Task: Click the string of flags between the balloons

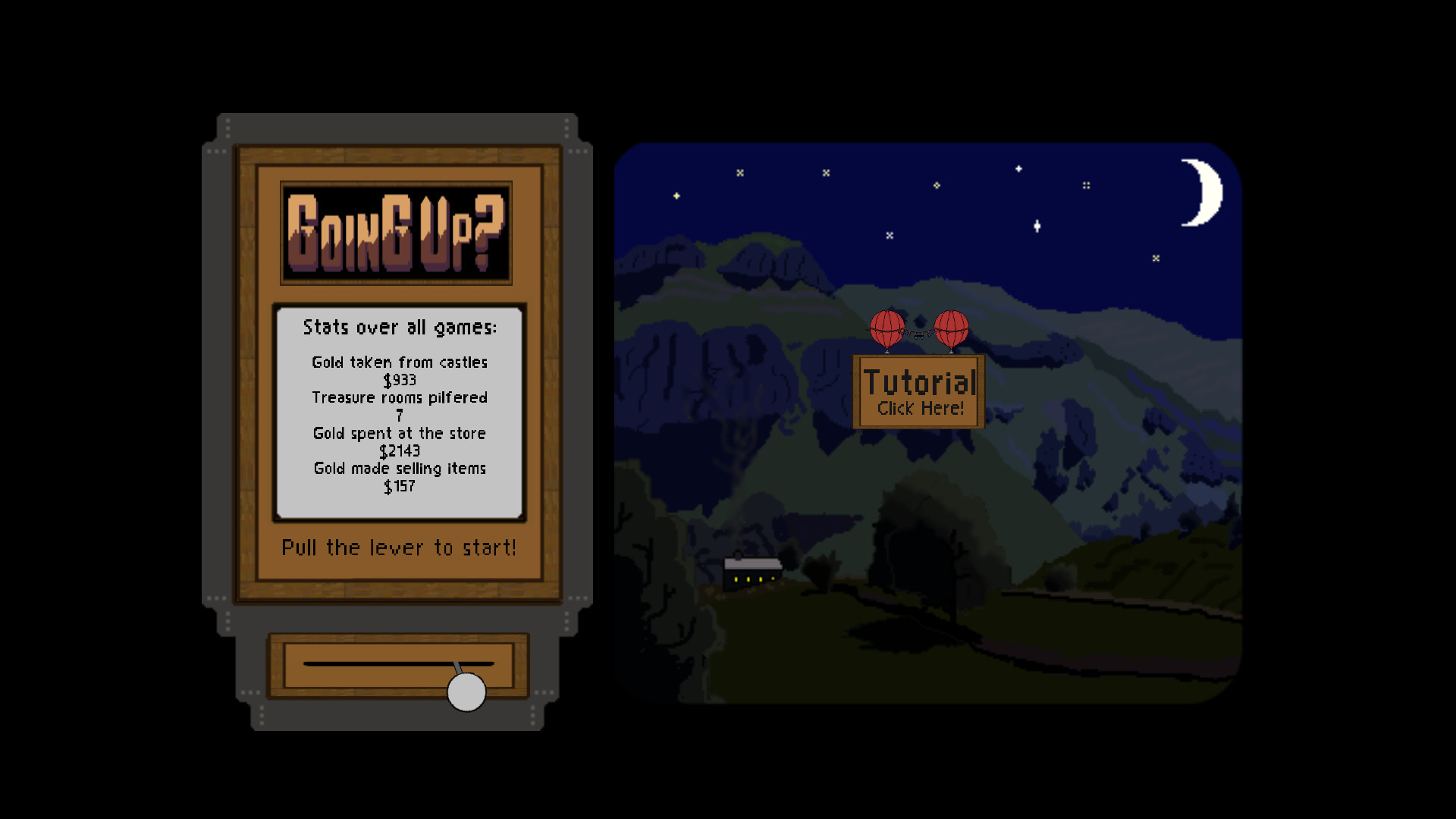Action: pos(918,332)
